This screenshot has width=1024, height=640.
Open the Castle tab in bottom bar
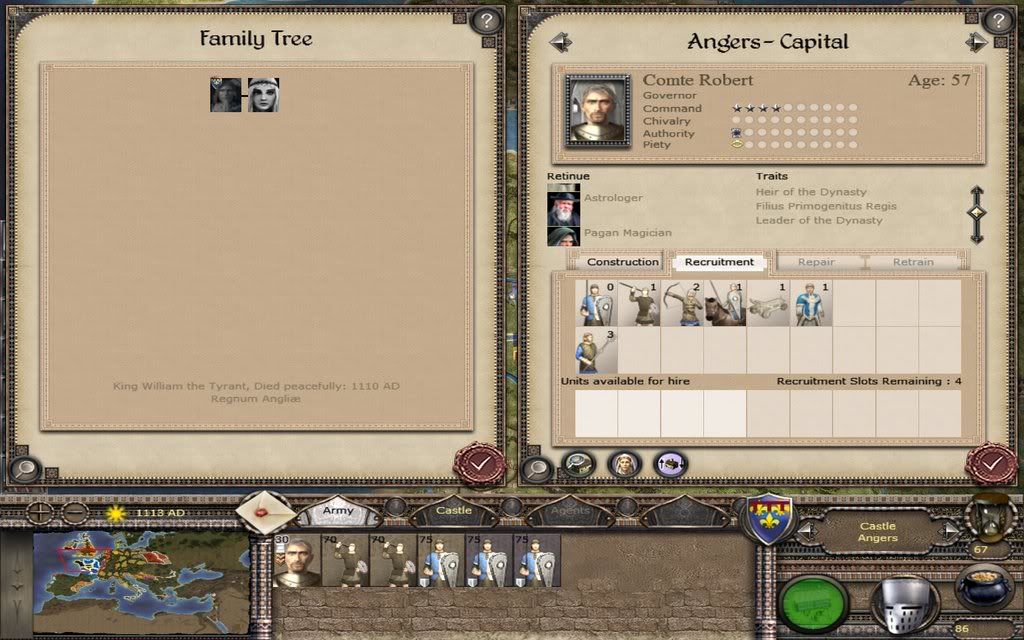(453, 511)
